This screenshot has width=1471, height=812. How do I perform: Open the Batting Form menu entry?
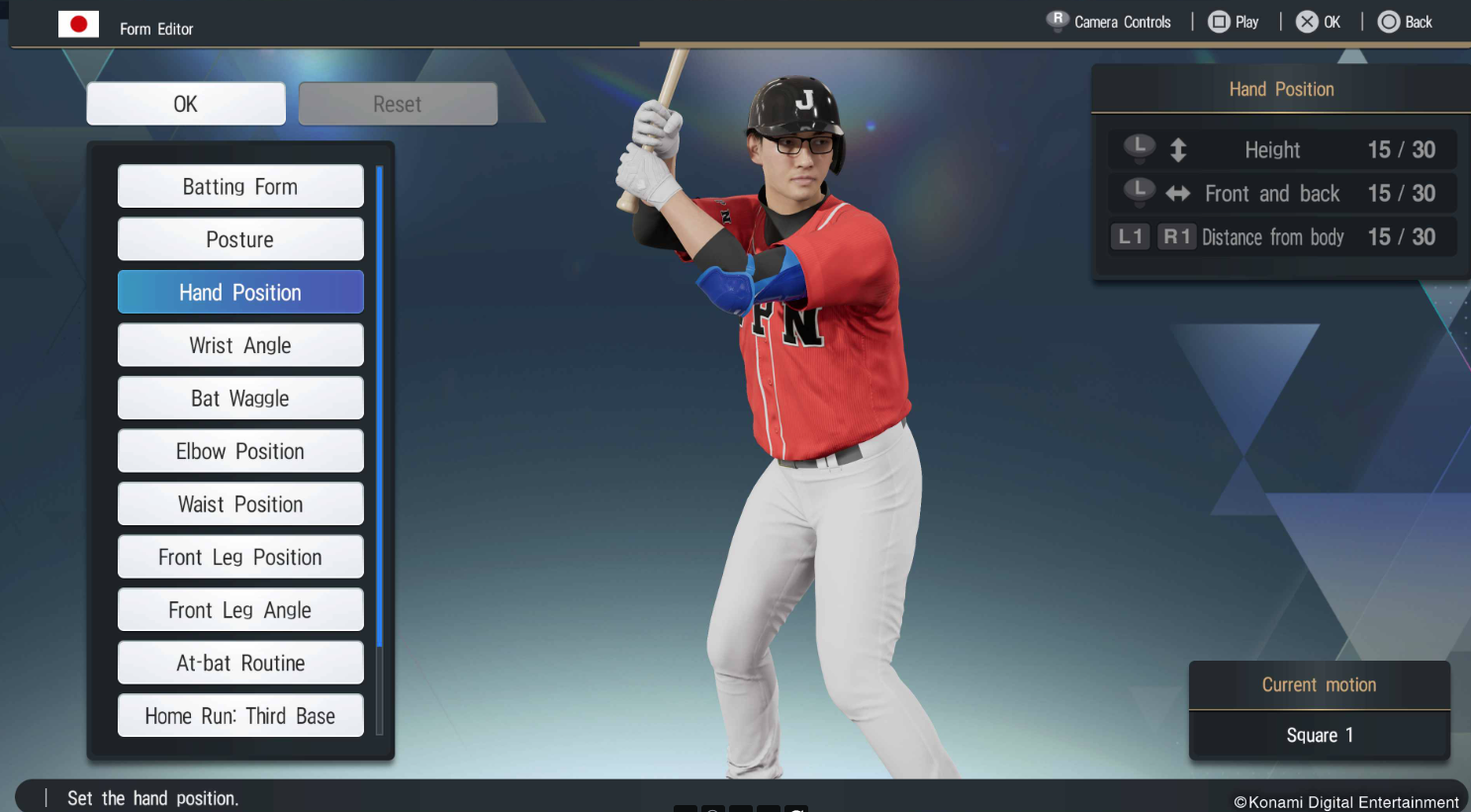pos(240,187)
